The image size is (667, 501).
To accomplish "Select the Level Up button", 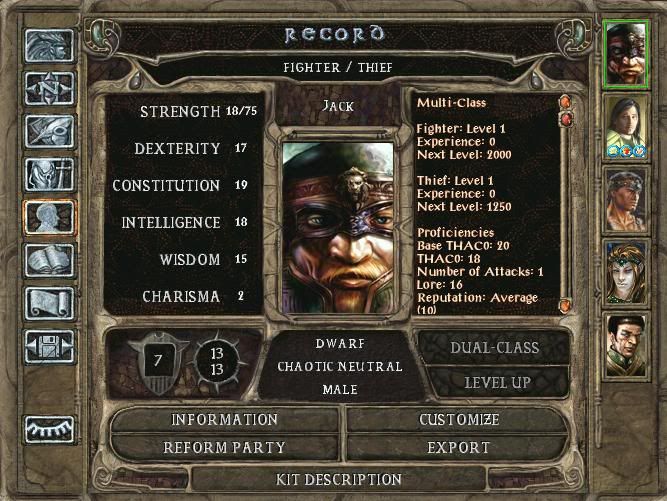I will pos(497,382).
